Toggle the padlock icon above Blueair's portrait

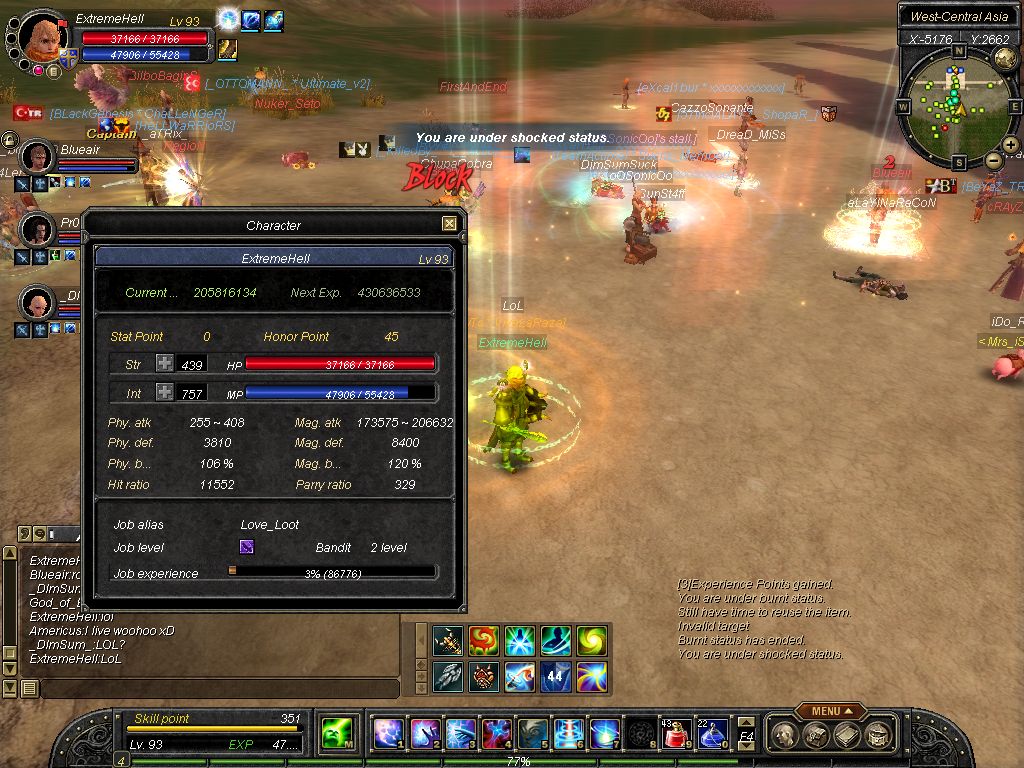coord(9,139)
